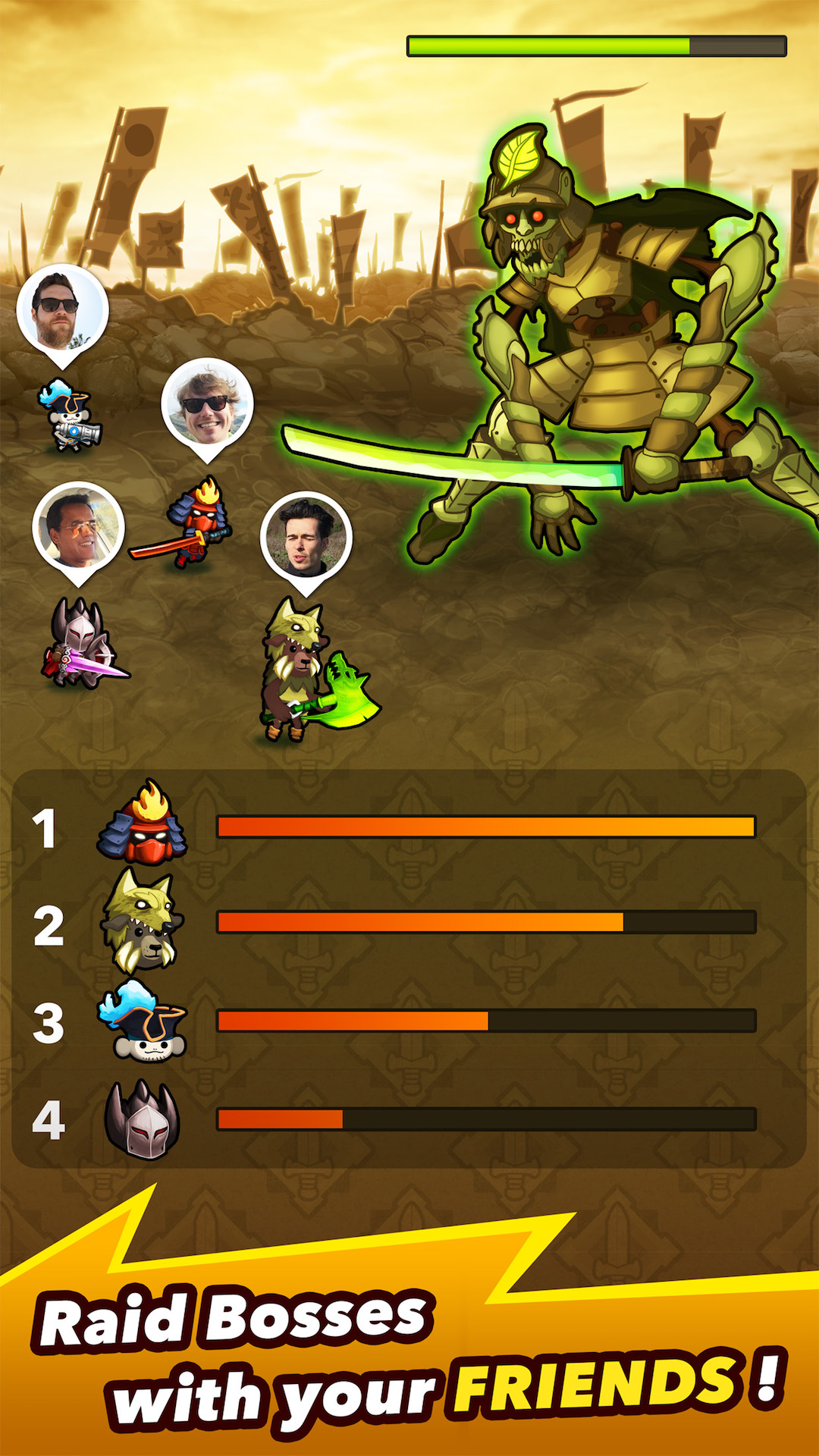
Task: Tap the friend avatar above the pirate monkey
Action: click(x=62, y=309)
